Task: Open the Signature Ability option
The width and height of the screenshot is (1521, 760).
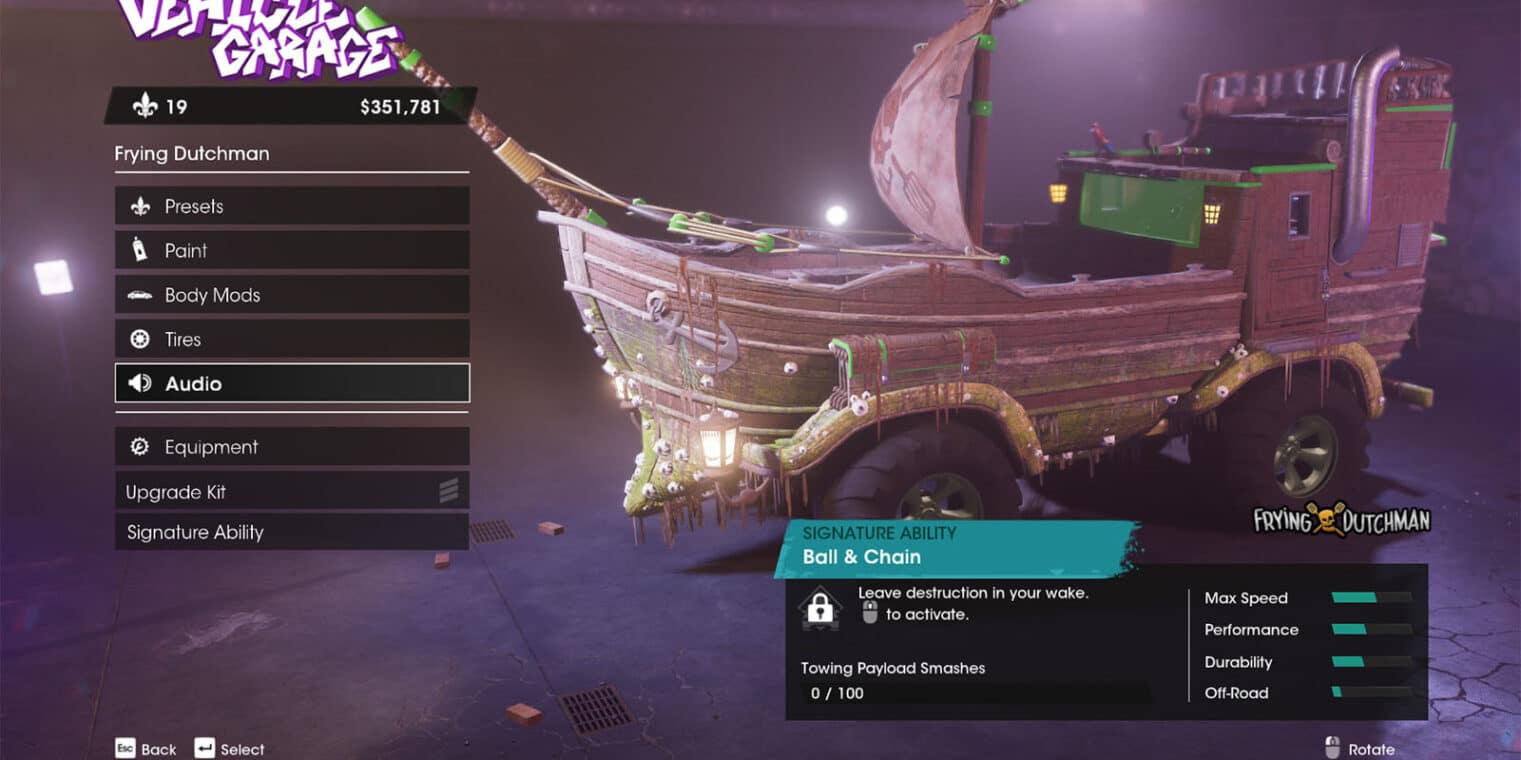Action: click(291, 532)
